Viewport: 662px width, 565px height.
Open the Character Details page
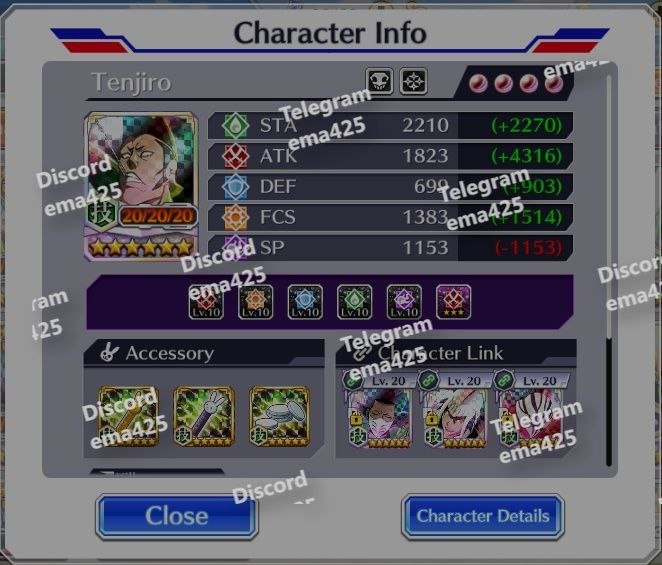(x=482, y=516)
